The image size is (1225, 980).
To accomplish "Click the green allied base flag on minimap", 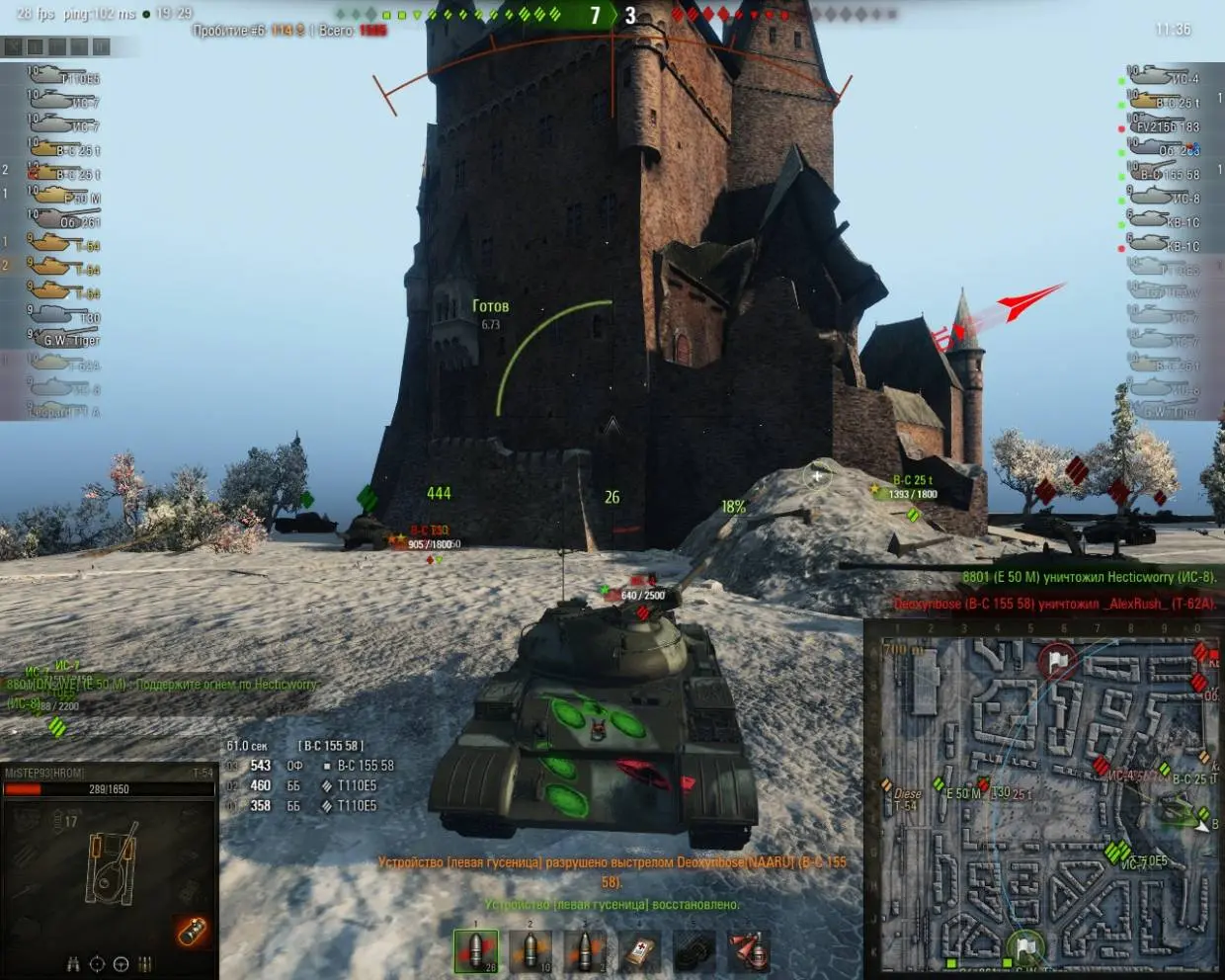I will click(x=1025, y=947).
